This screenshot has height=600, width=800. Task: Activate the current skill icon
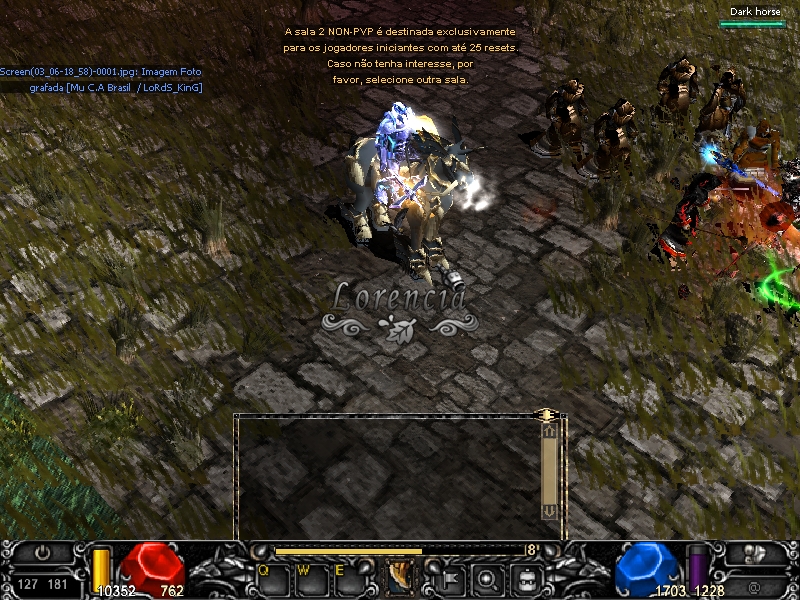pyautogui.click(x=400, y=576)
